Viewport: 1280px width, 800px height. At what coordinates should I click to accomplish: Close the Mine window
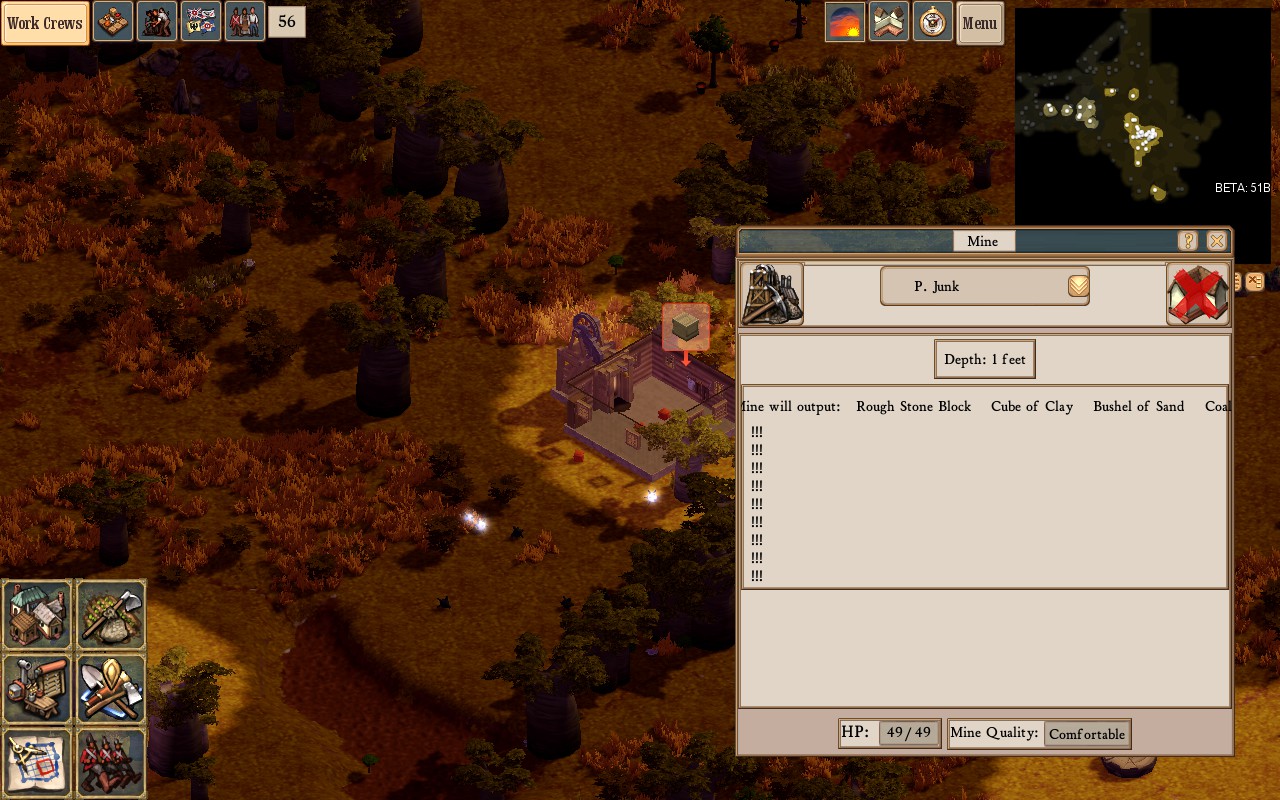point(1216,241)
